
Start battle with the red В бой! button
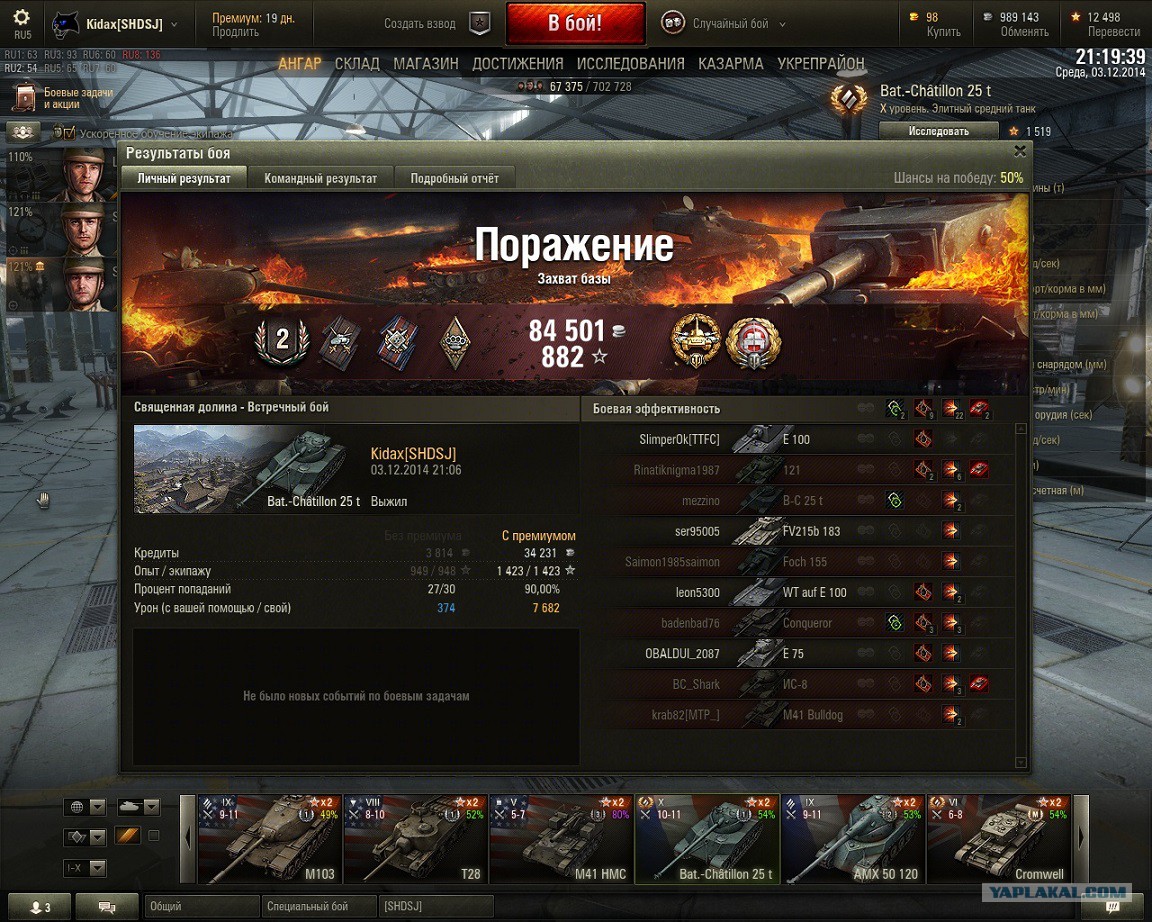pyautogui.click(x=575, y=23)
